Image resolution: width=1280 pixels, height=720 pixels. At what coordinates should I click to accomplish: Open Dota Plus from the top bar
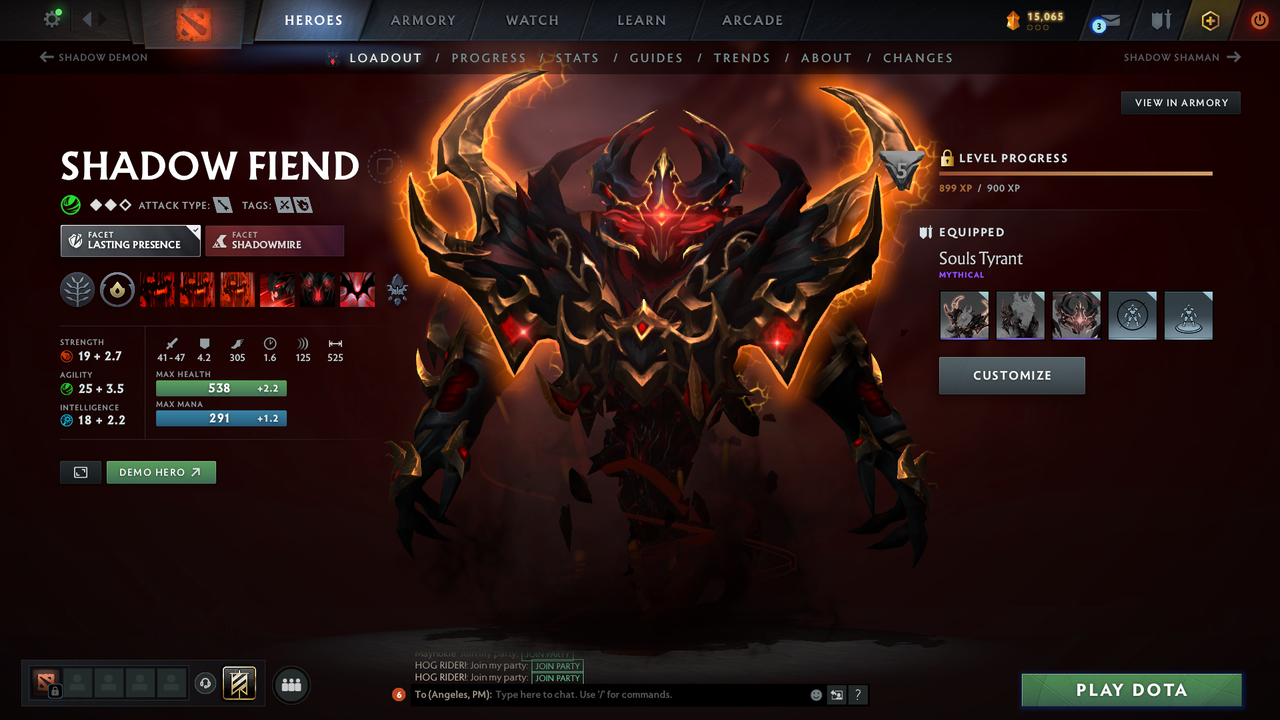pyautogui.click(x=1210, y=19)
